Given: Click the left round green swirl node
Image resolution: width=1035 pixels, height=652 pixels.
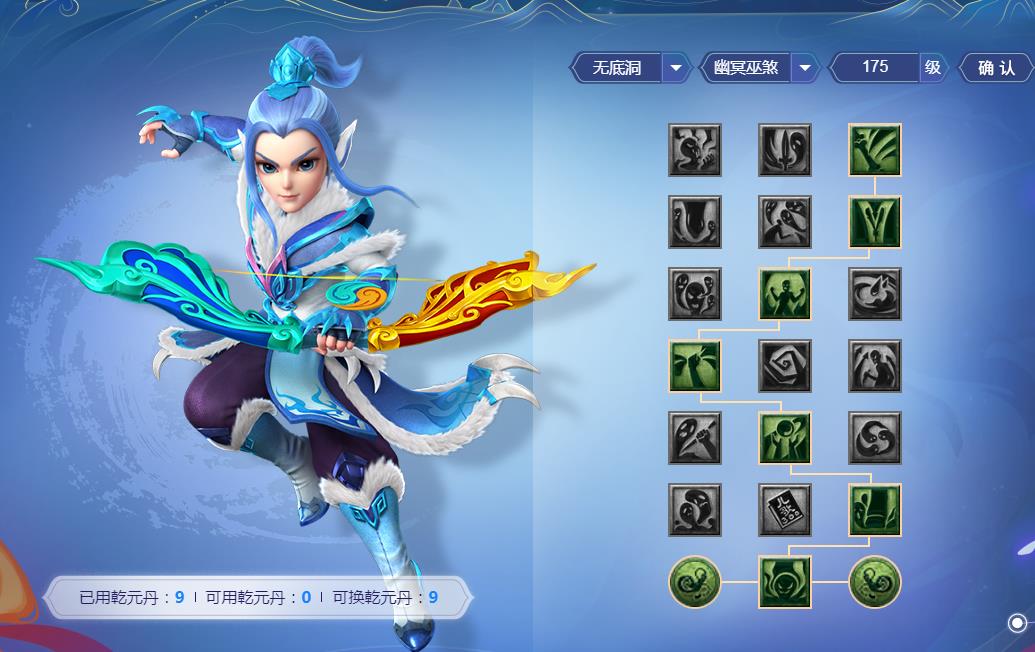Looking at the screenshot, I should (695, 582).
